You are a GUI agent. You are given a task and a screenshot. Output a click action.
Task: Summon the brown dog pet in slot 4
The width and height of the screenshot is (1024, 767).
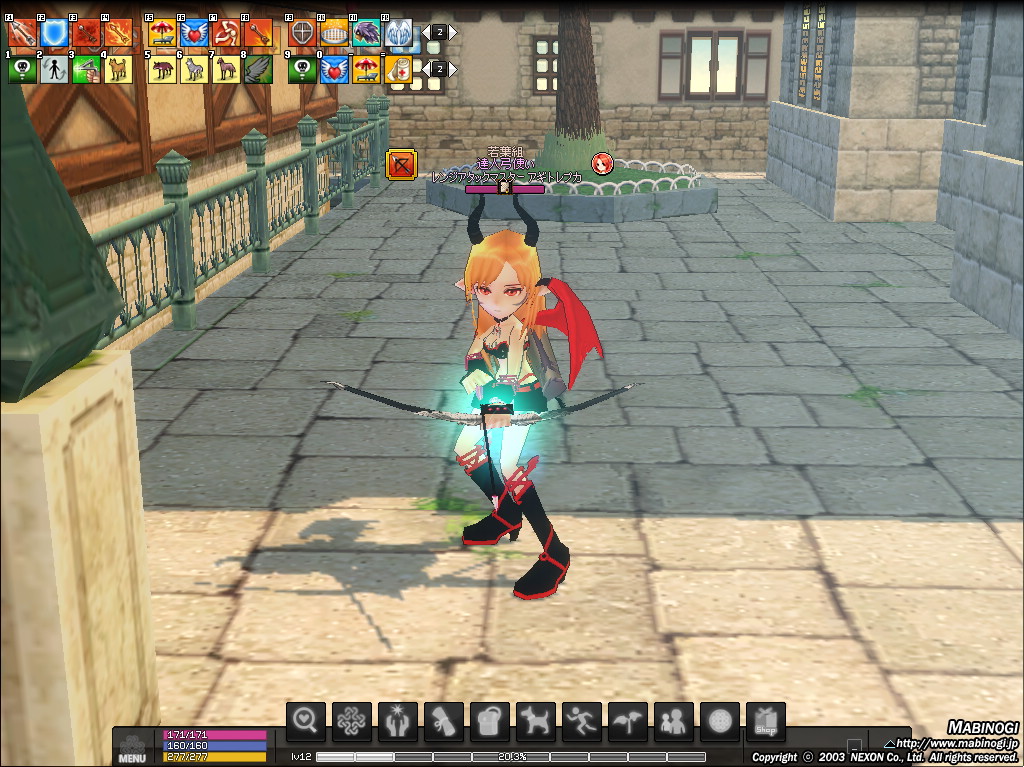118,69
